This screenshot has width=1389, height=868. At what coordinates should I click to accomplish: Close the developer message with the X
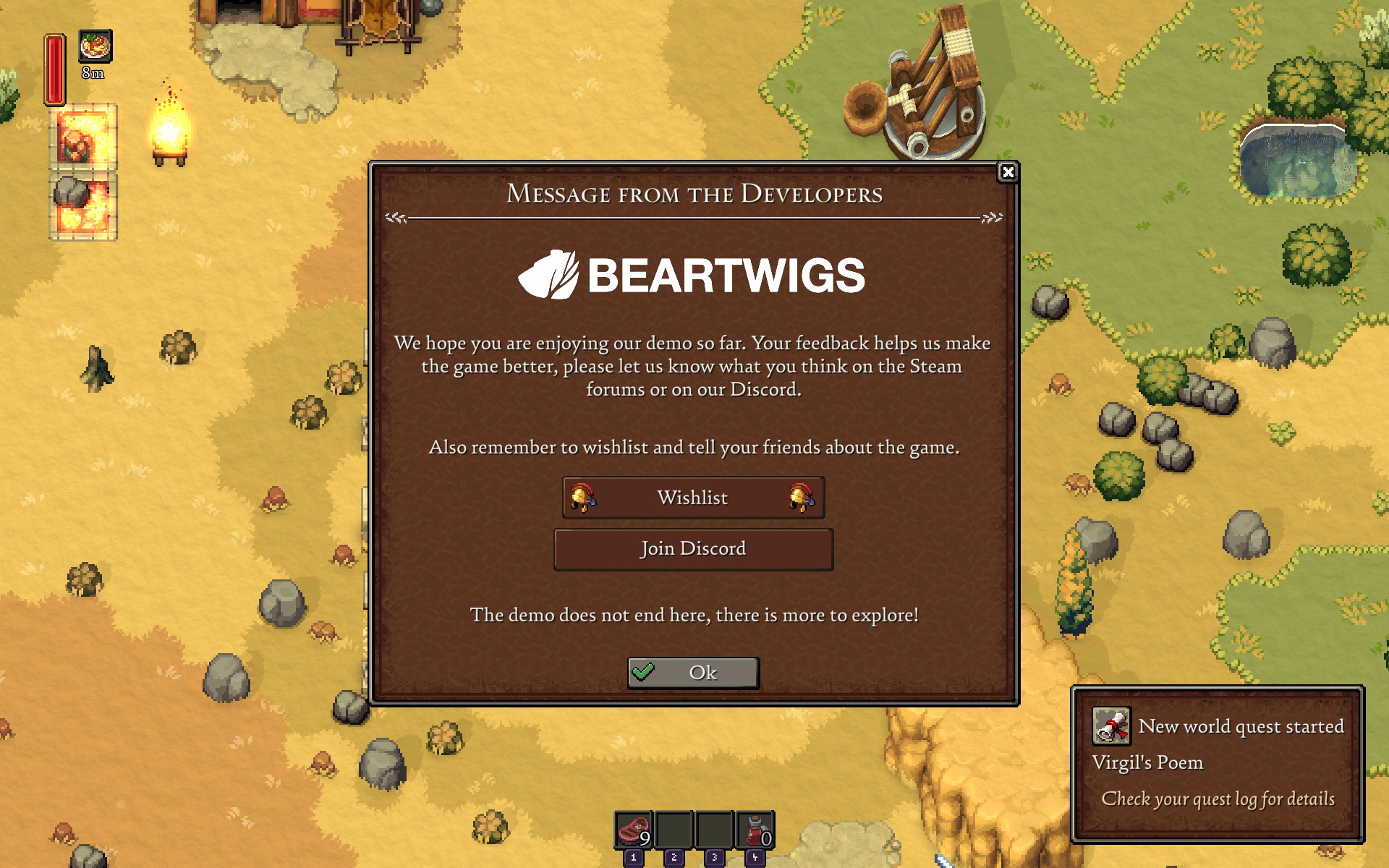1007,172
